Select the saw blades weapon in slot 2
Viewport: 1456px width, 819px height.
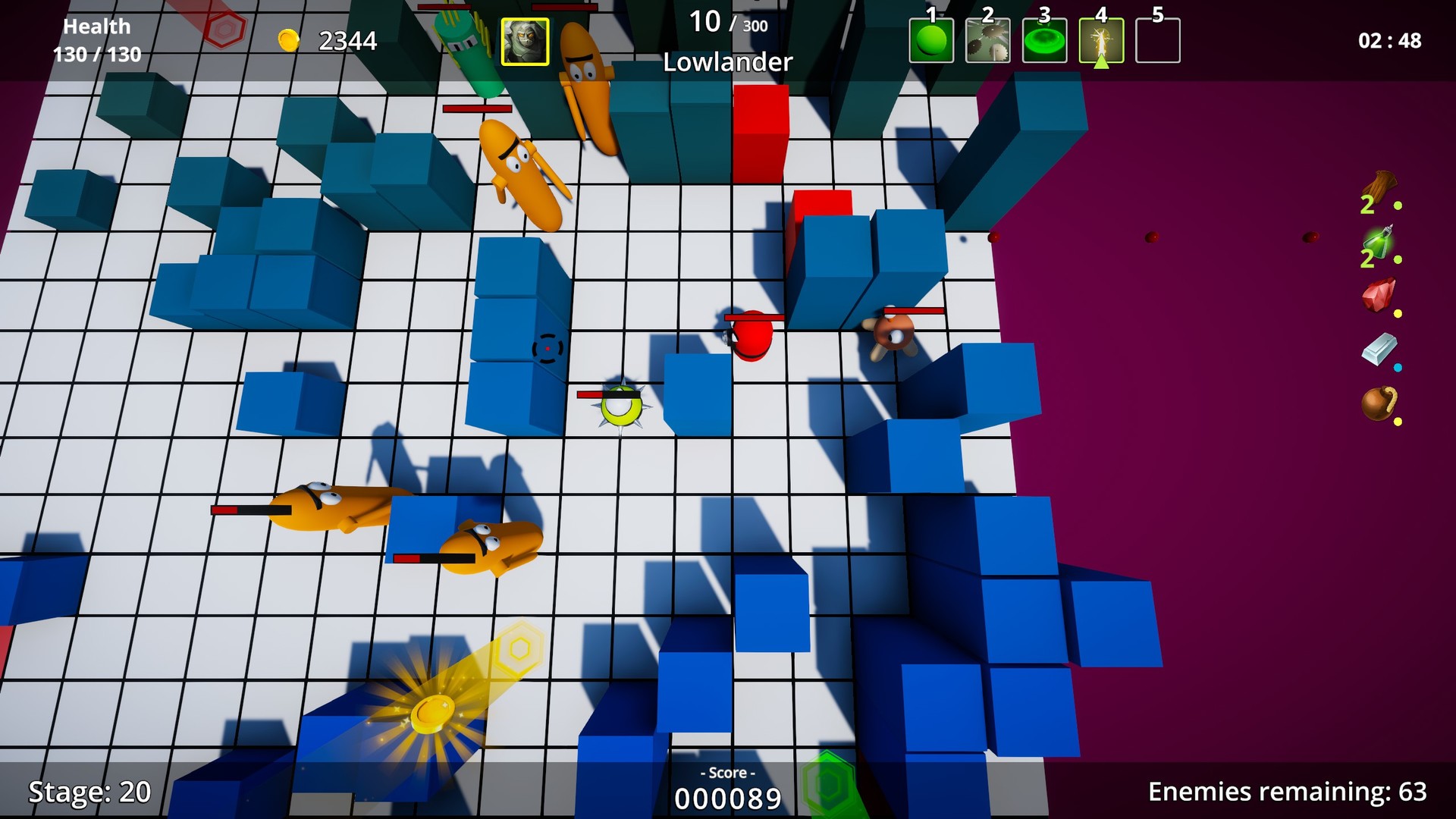(987, 40)
